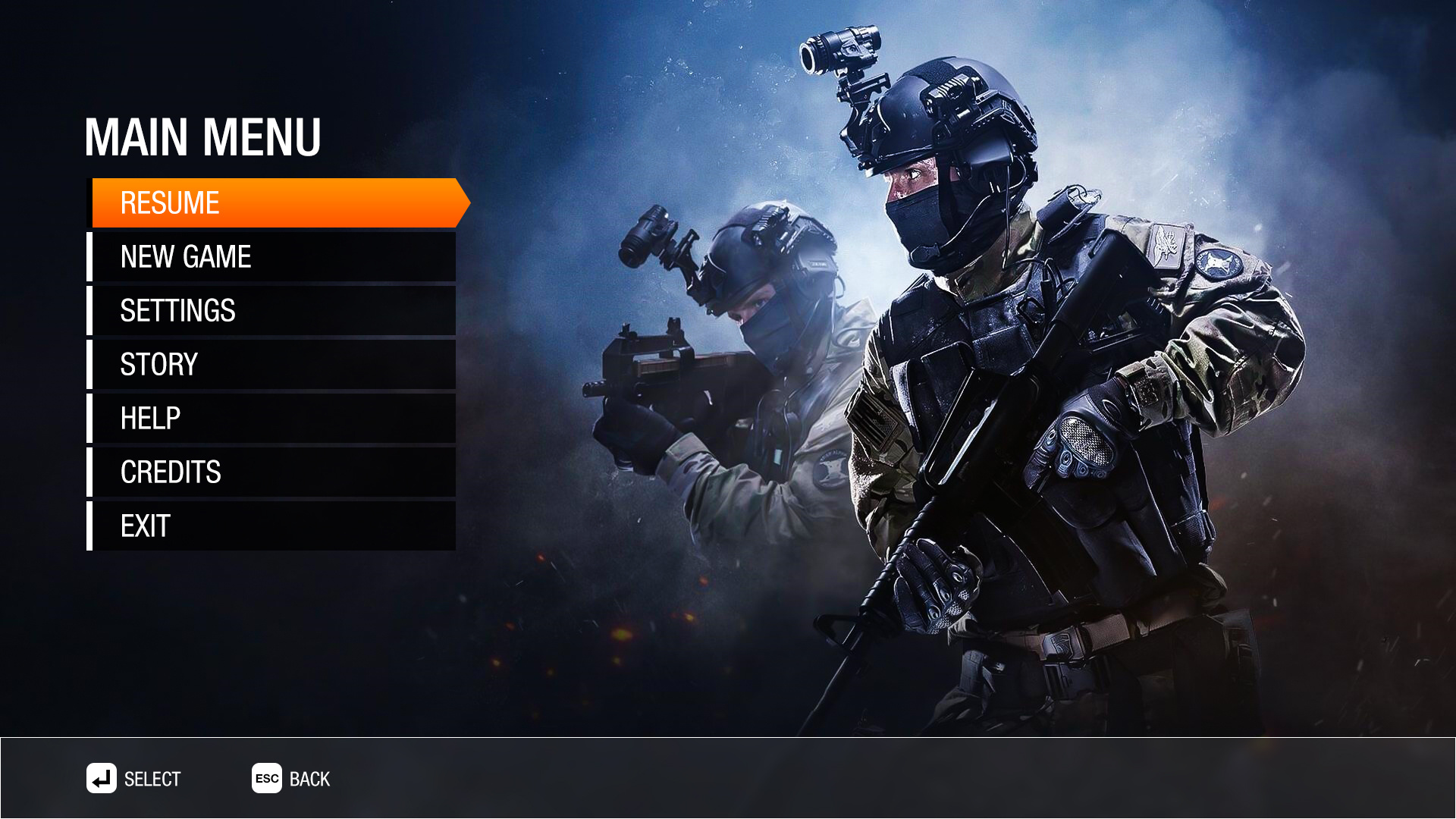Click the ESC key icon beside BACK

pyautogui.click(x=265, y=779)
